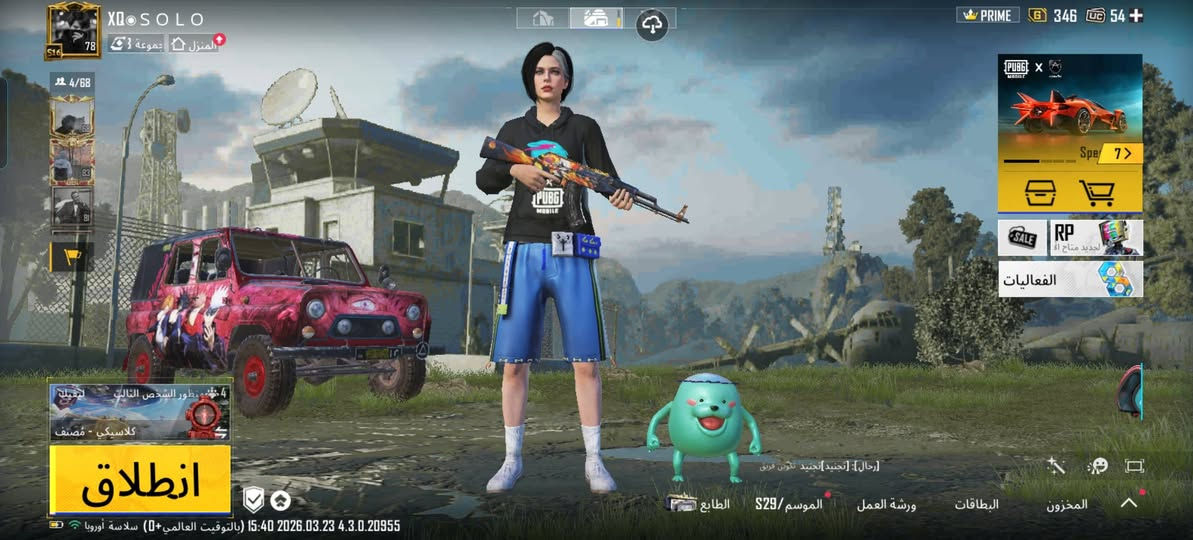Screen dimensions: 1193x540
Task: Open the ورشة العمل workshop menu
Action: coord(886,504)
